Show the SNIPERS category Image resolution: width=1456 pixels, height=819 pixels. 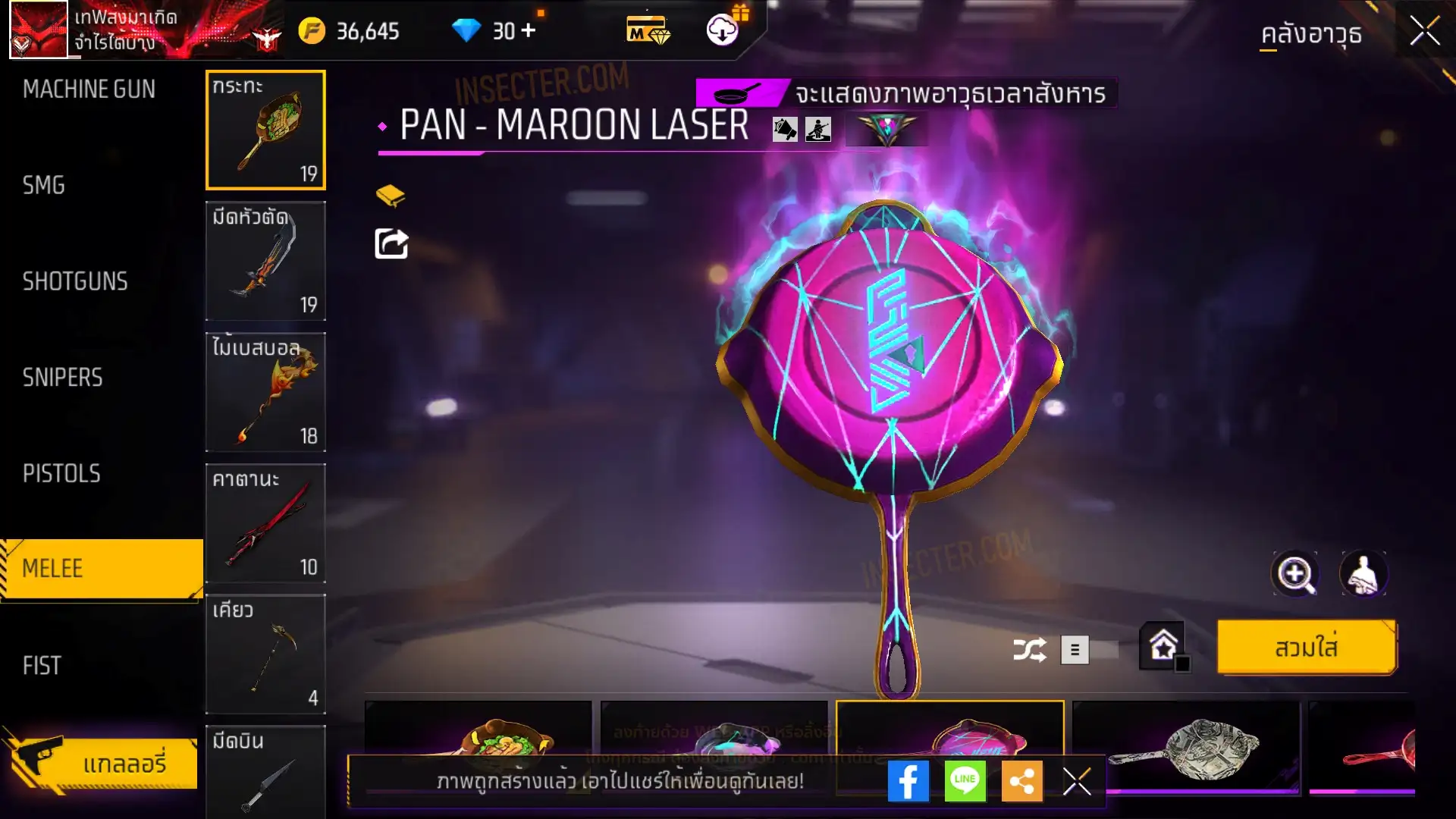tap(62, 378)
